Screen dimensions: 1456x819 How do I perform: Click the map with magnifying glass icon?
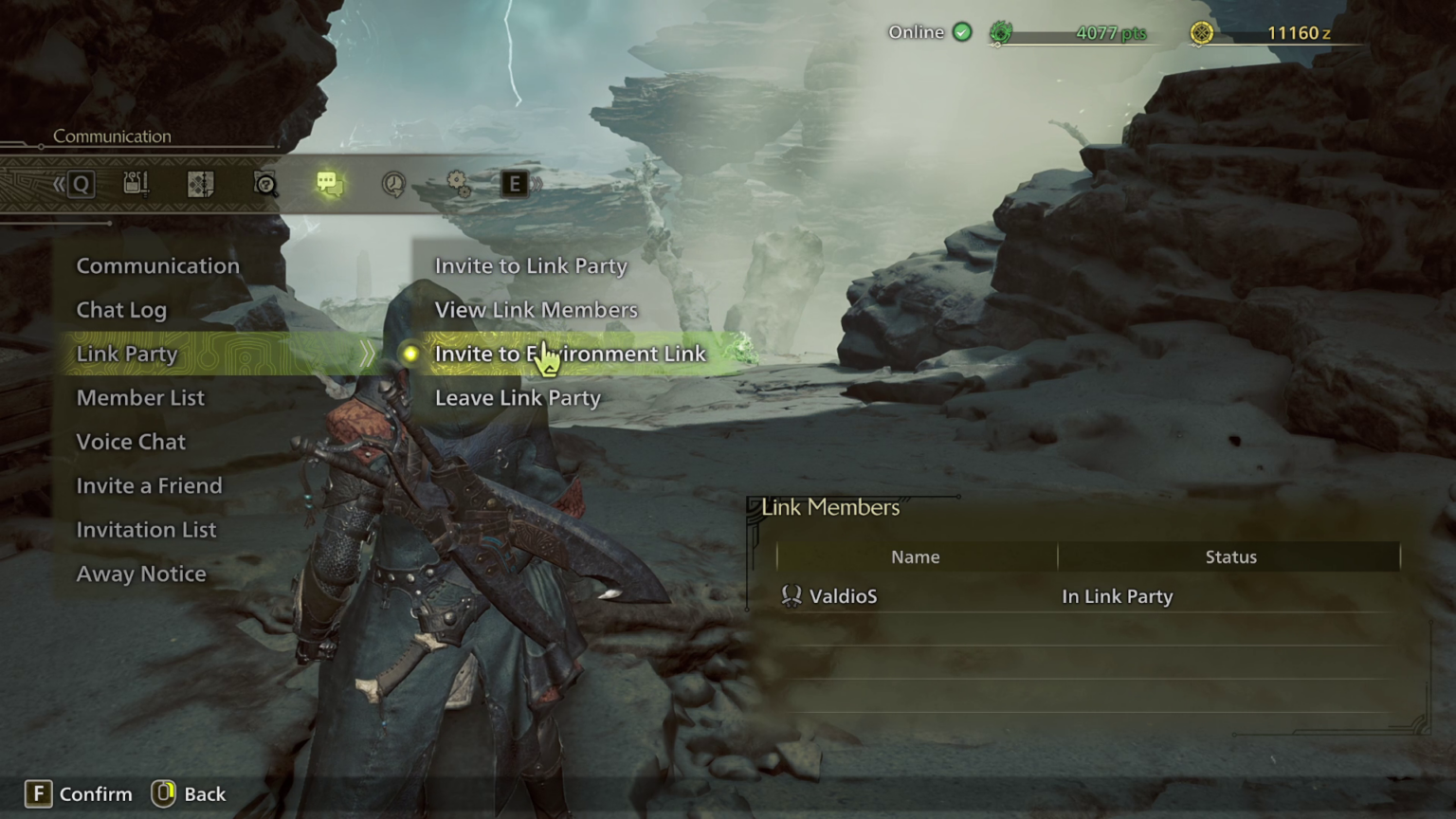(266, 184)
